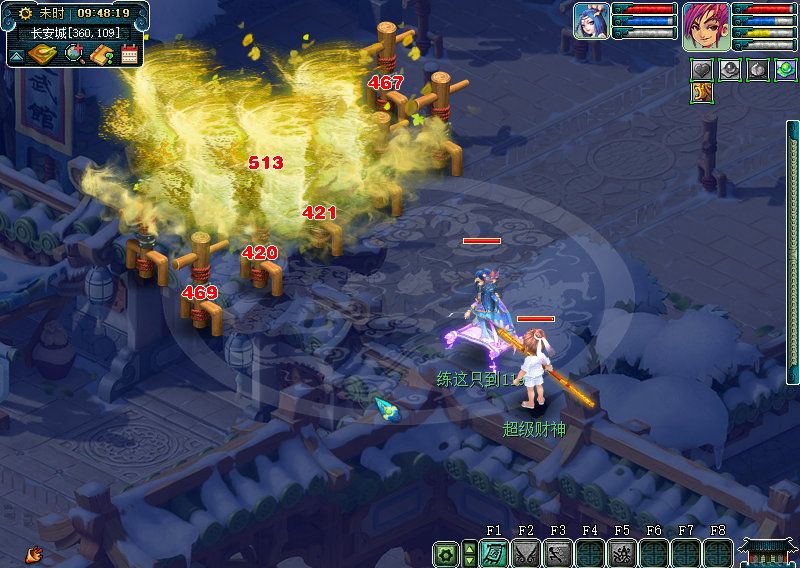Collapse the location panel with the arrow
Viewport: 800px width, 568px height.
point(17,55)
